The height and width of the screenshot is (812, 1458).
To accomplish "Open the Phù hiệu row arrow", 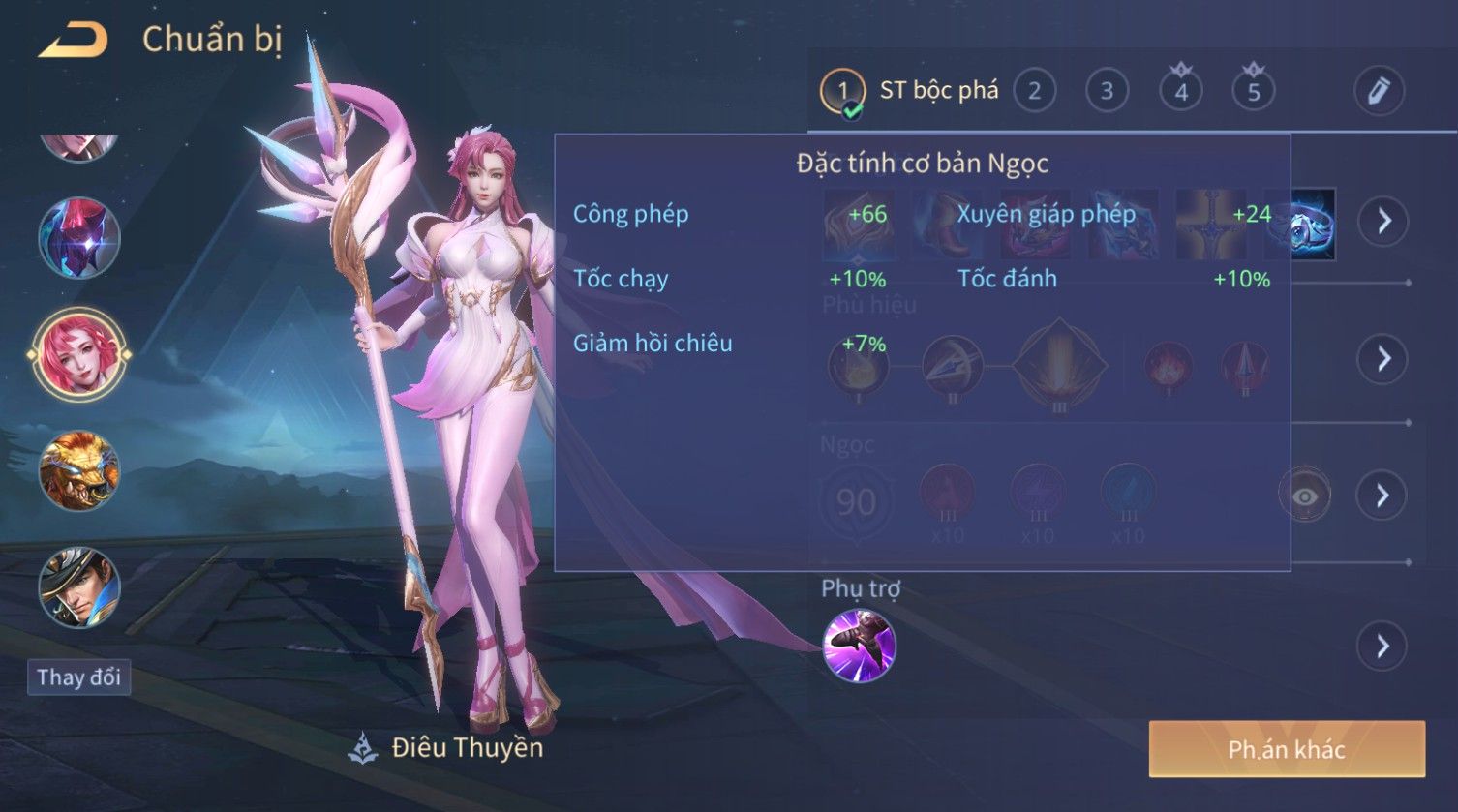I will pyautogui.click(x=1382, y=359).
